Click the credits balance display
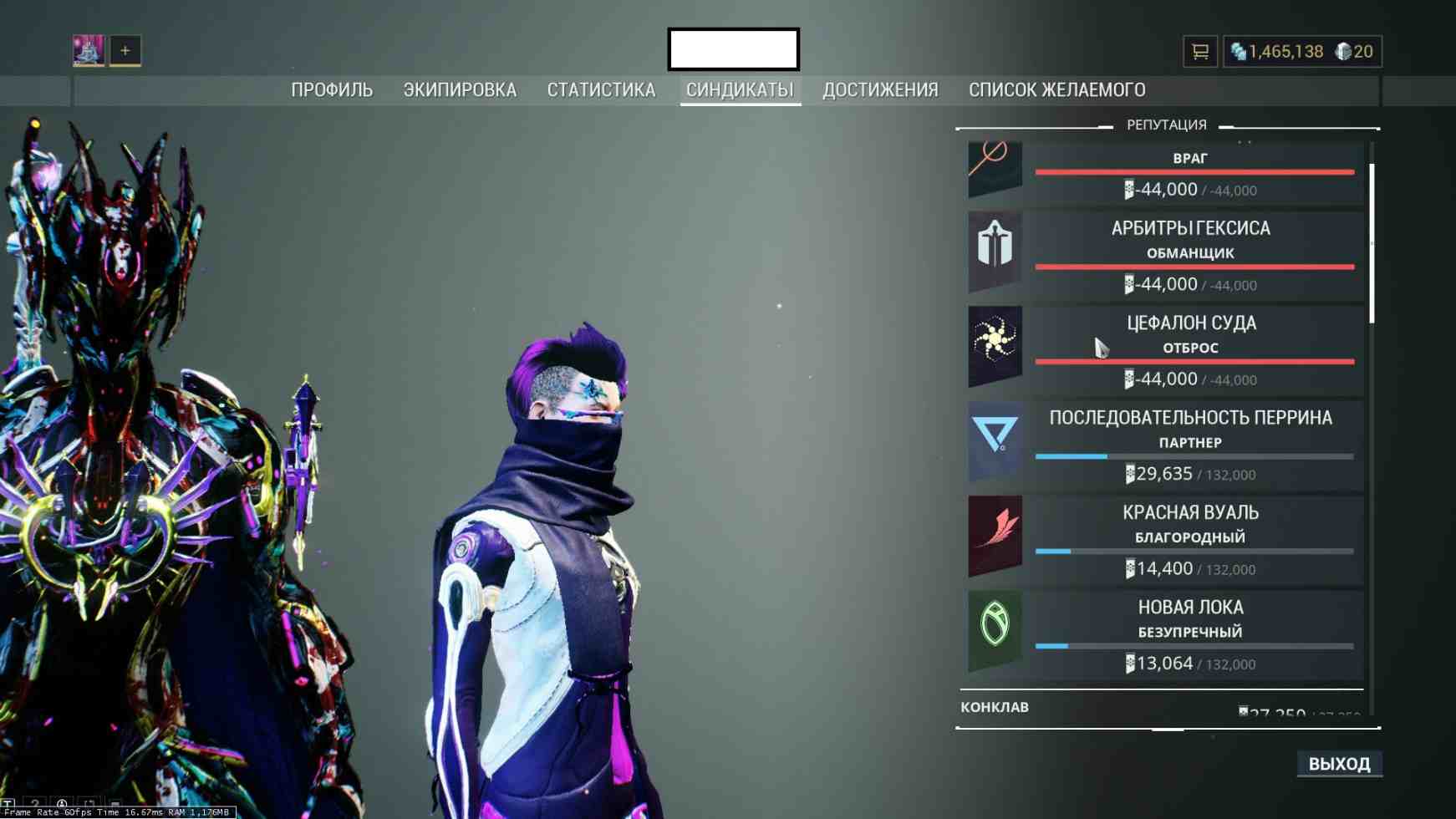 point(1277,52)
